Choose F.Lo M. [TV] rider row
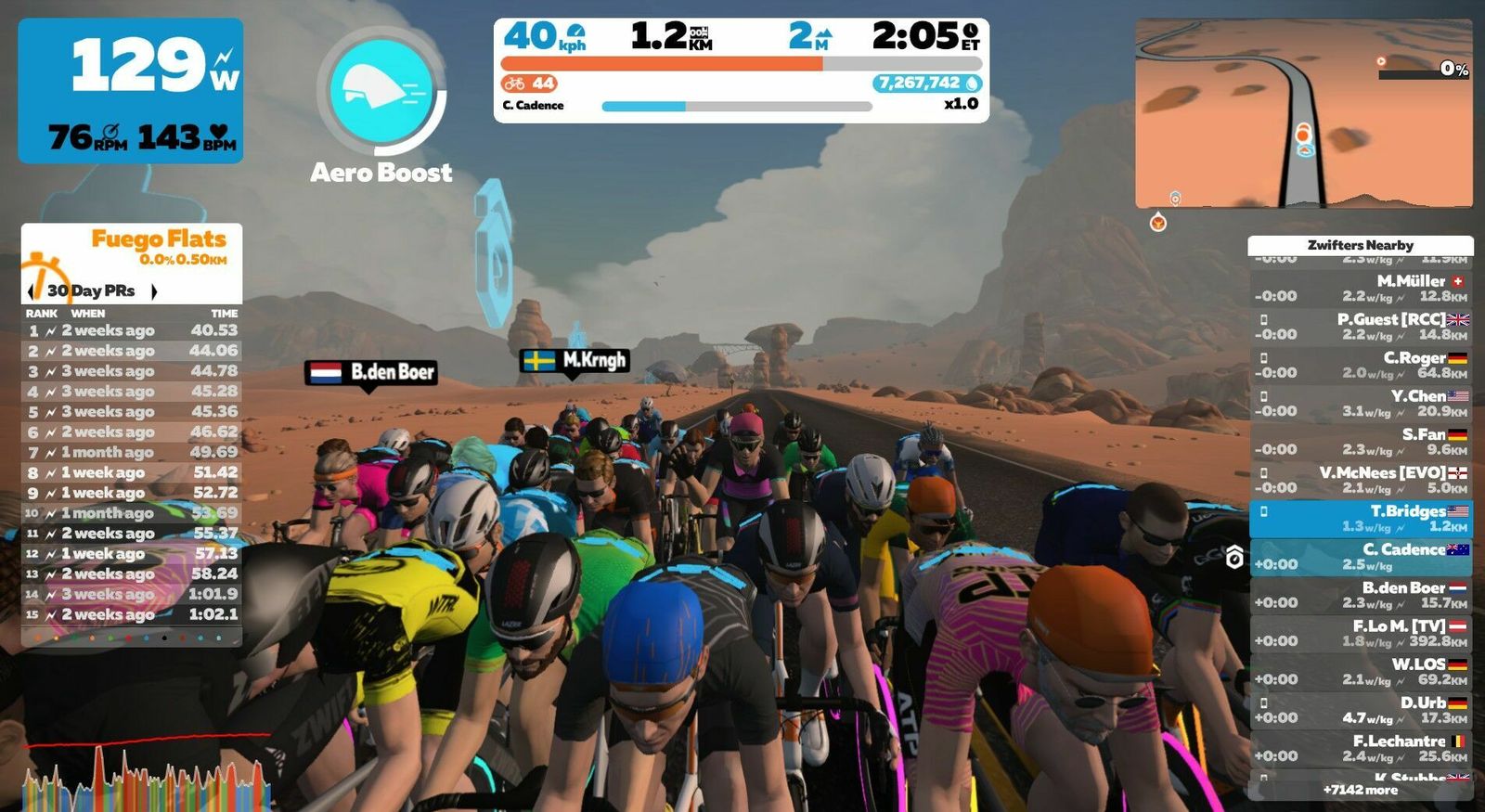The width and height of the screenshot is (1485, 812). 1361,634
